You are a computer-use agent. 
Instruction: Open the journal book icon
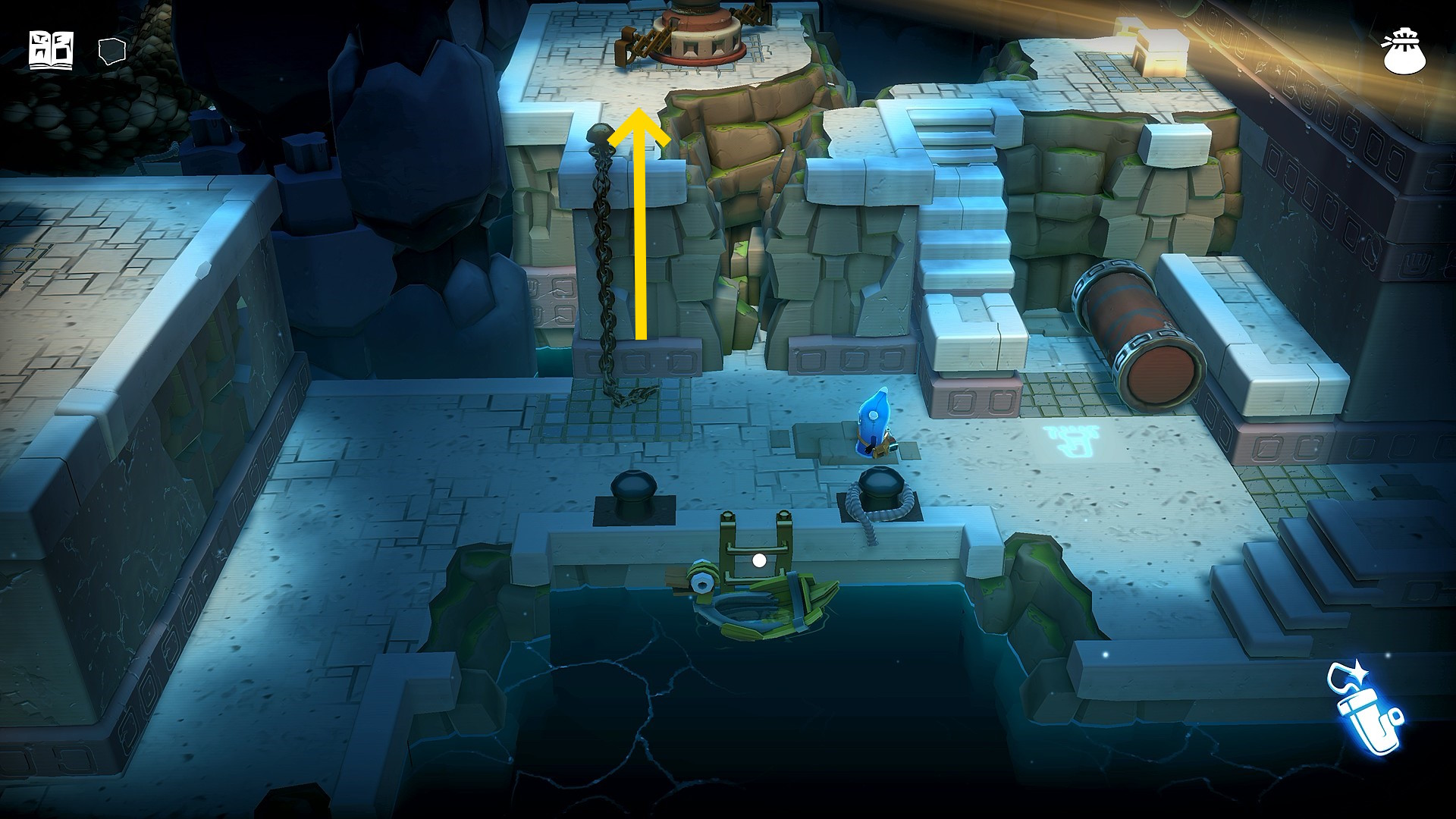pos(51,50)
